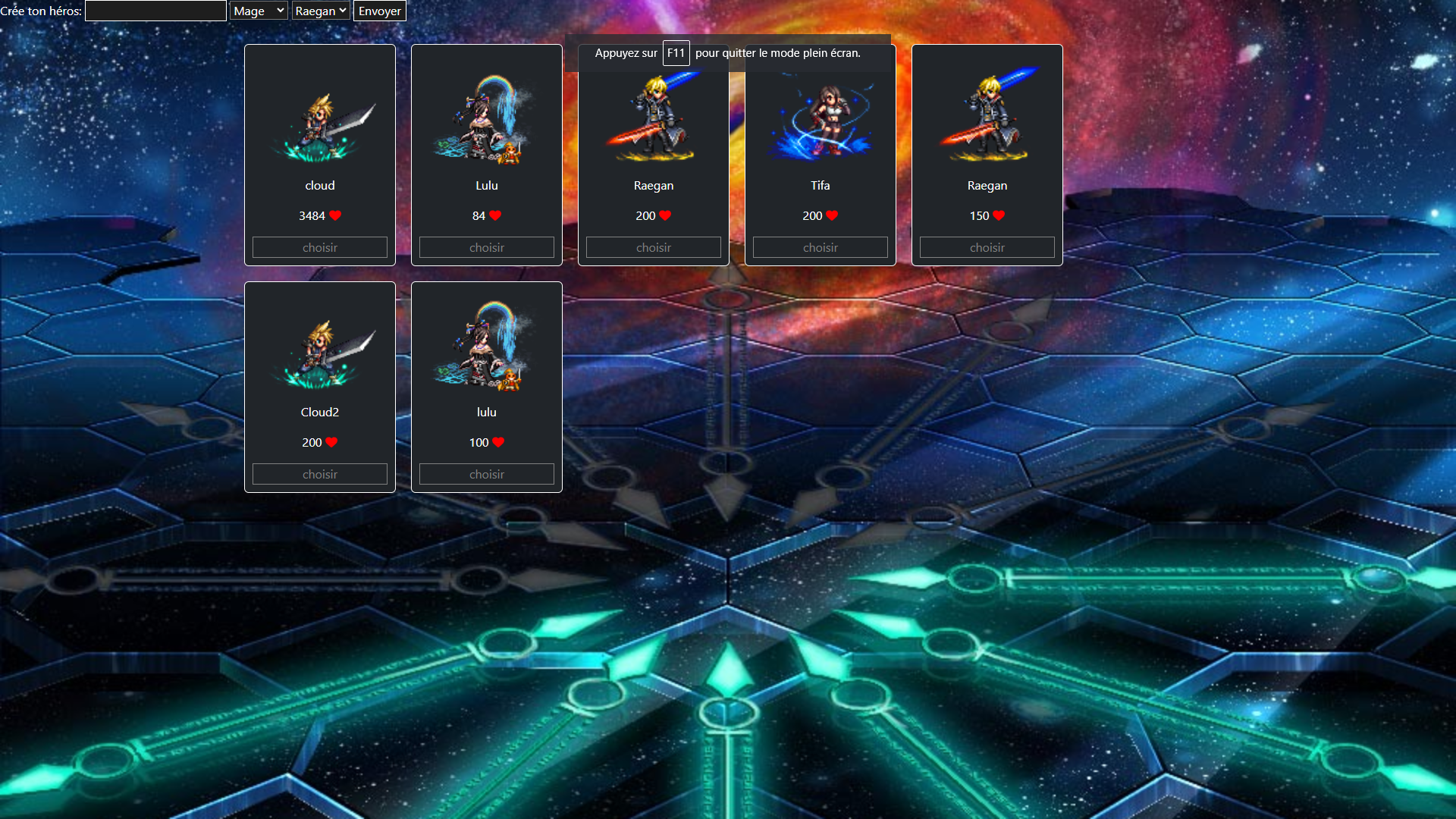Pick choisir for Raegan with 200 health
Screen dimensions: 1456x819
coord(654,247)
